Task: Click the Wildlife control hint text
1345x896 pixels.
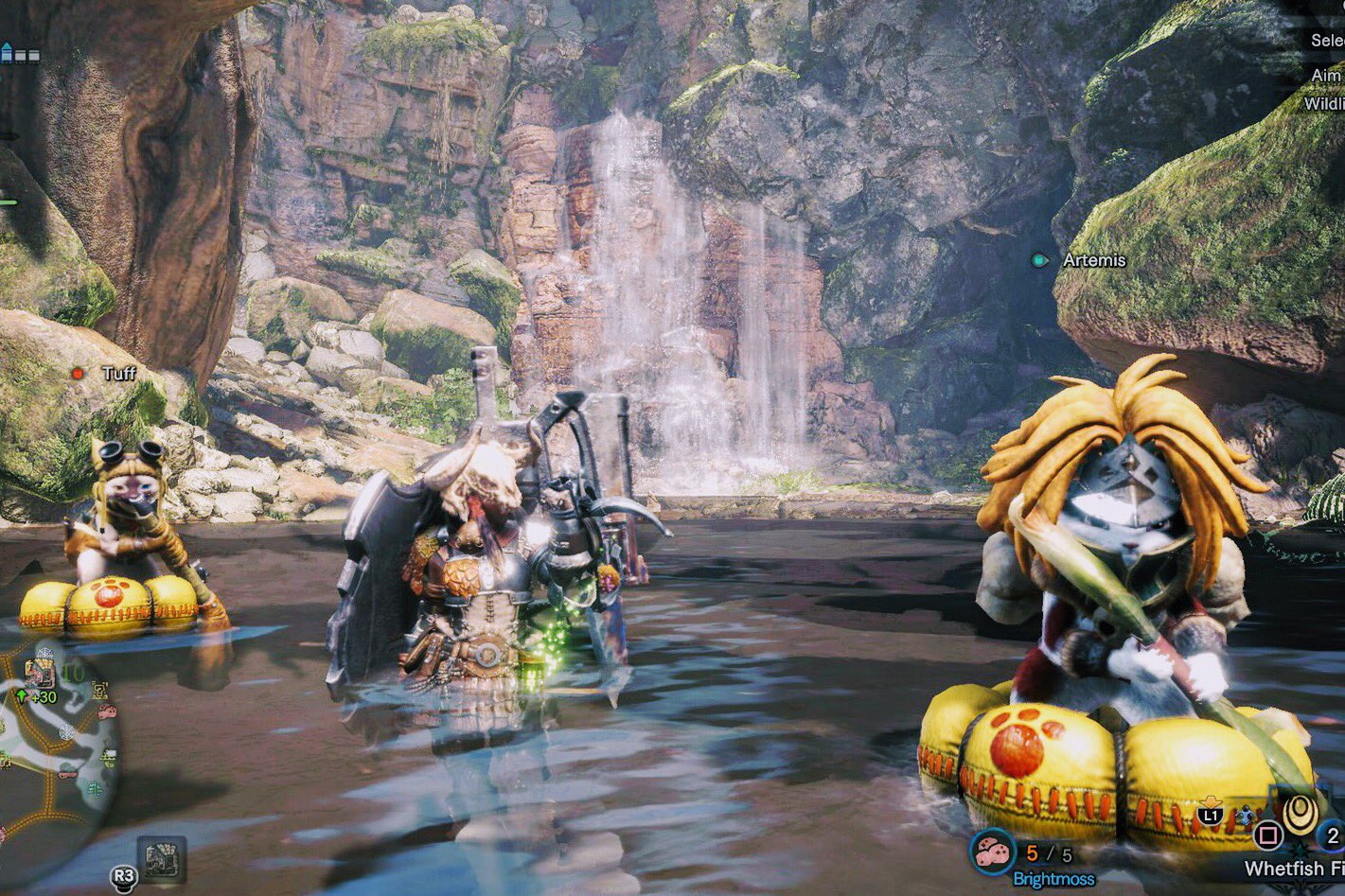Action: 1324,104
